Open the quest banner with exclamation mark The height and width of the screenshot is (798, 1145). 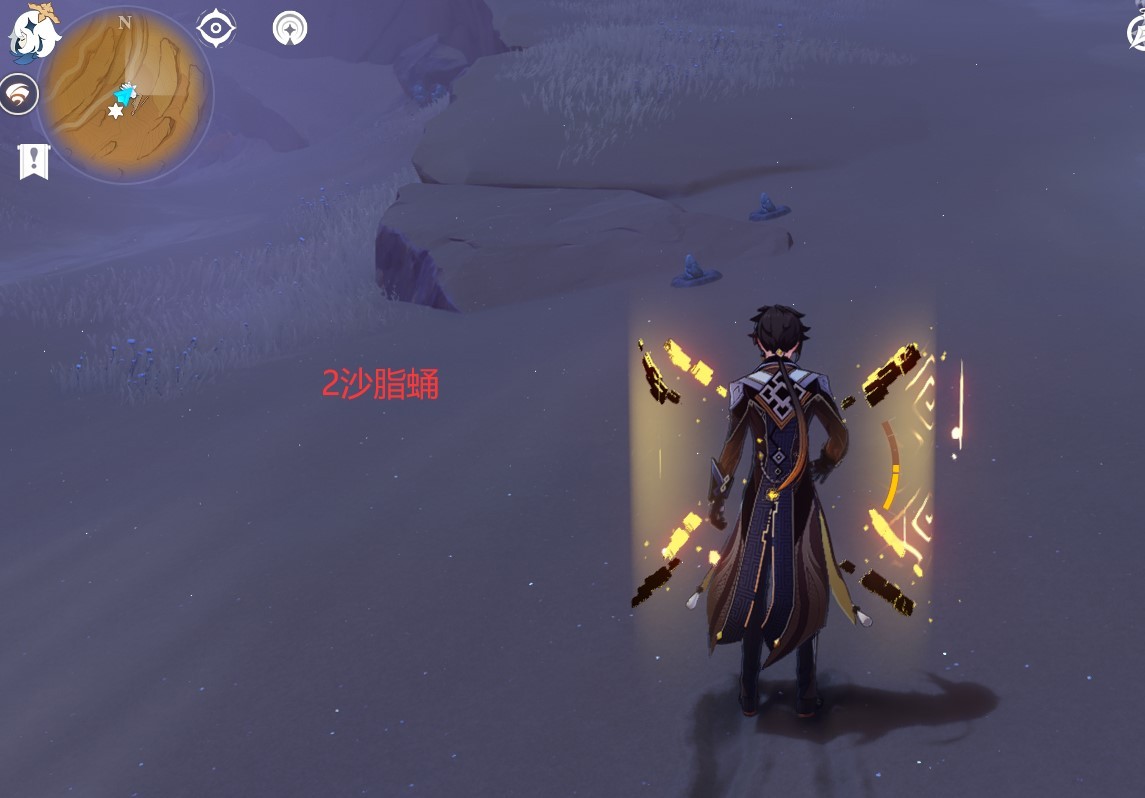[34, 160]
